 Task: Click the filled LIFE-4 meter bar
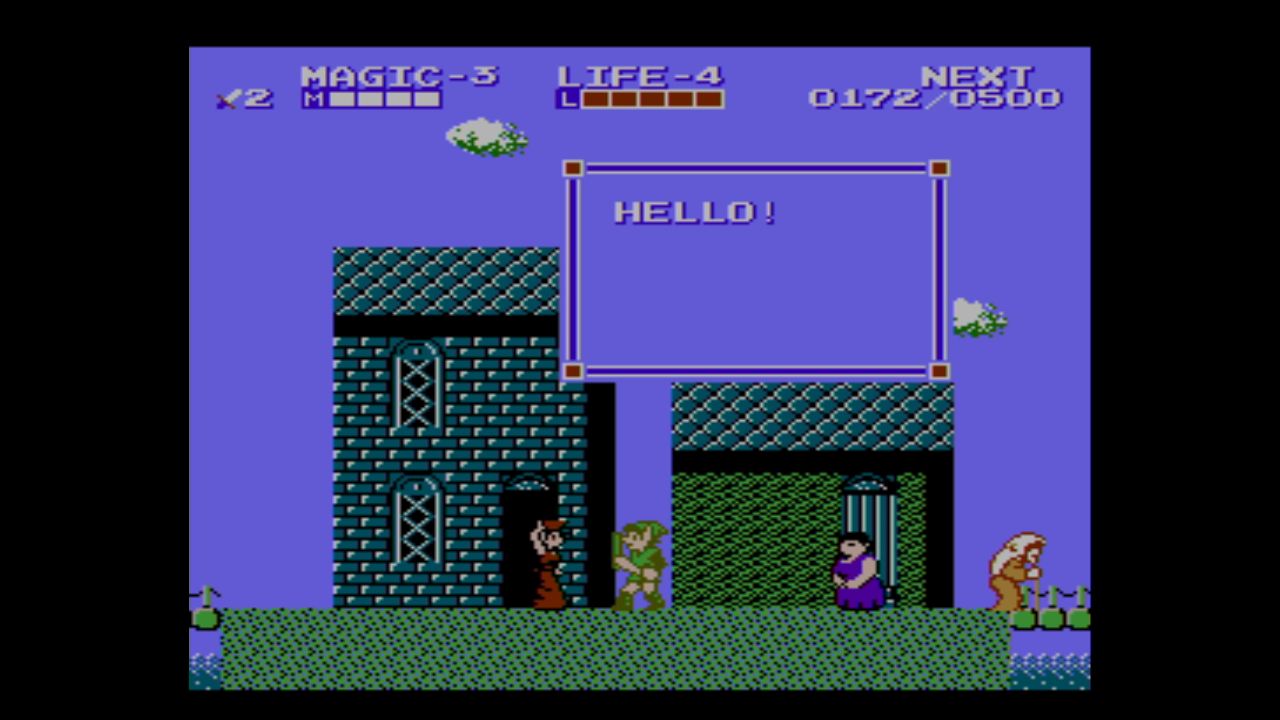(x=650, y=98)
